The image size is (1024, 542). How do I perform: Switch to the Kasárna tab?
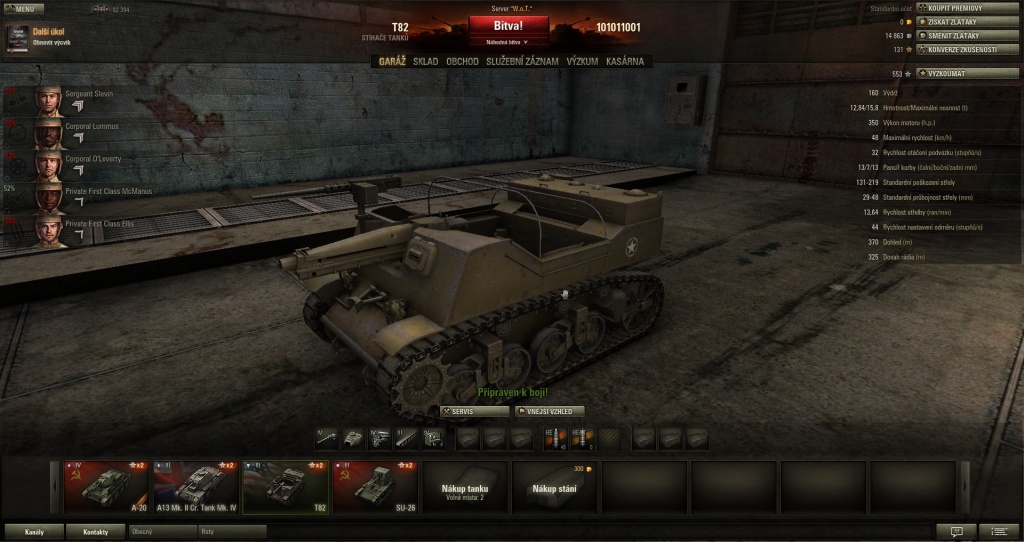625,61
